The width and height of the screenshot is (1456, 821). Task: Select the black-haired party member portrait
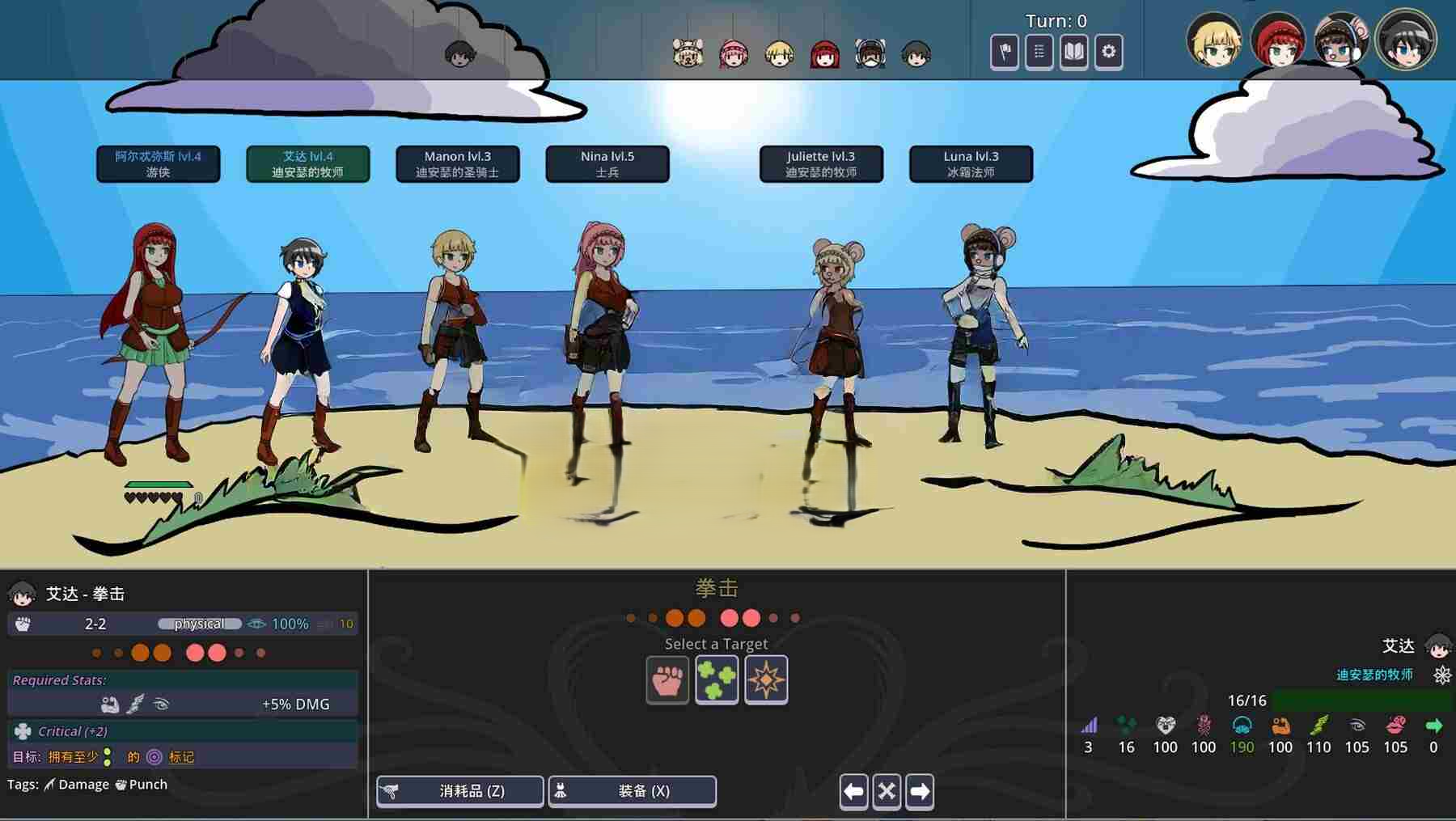click(1405, 40)
